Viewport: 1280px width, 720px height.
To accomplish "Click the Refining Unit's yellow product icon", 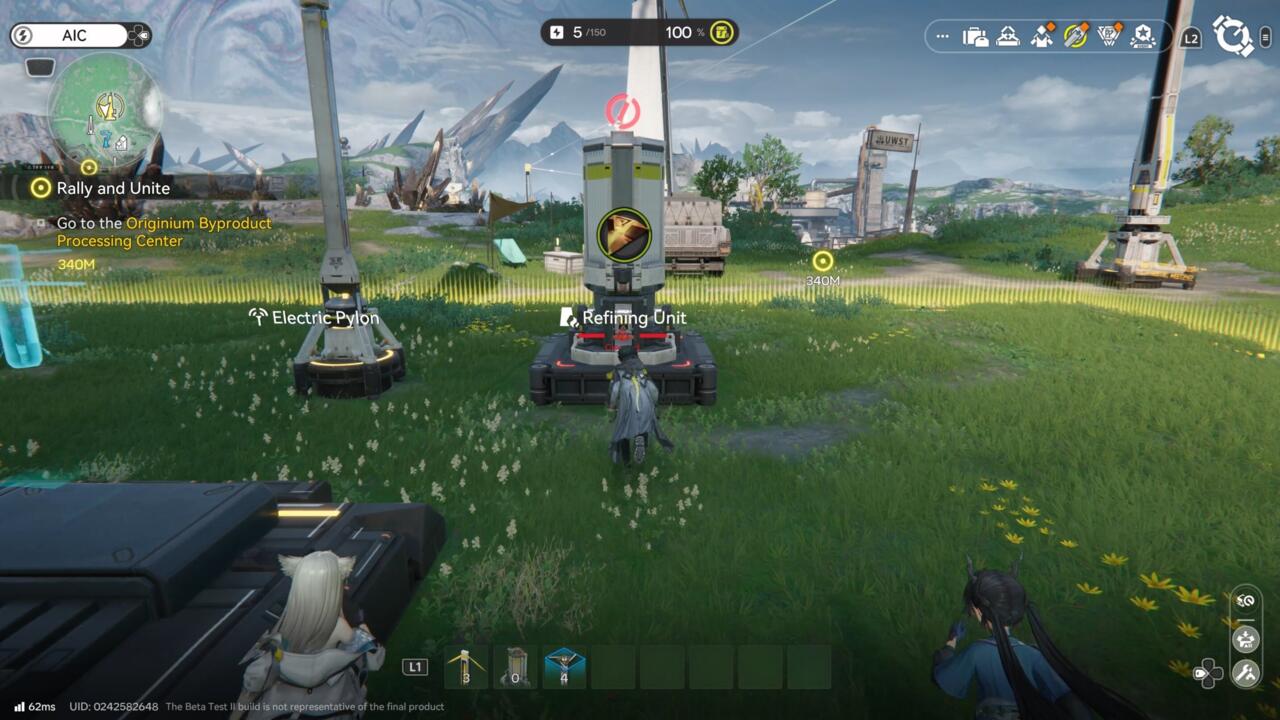I will [624, 234].
